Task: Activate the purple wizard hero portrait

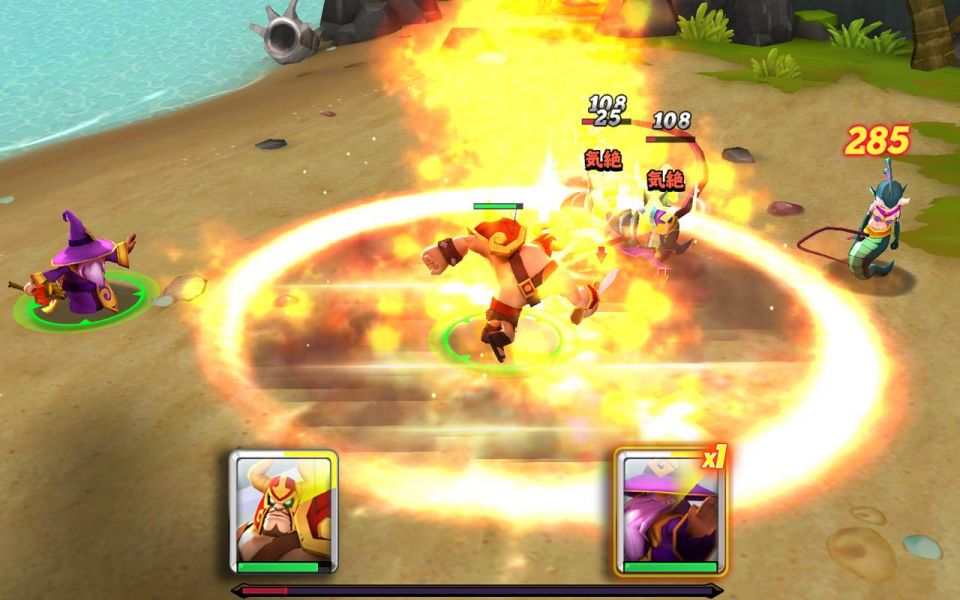Action: tap(669, 511)
